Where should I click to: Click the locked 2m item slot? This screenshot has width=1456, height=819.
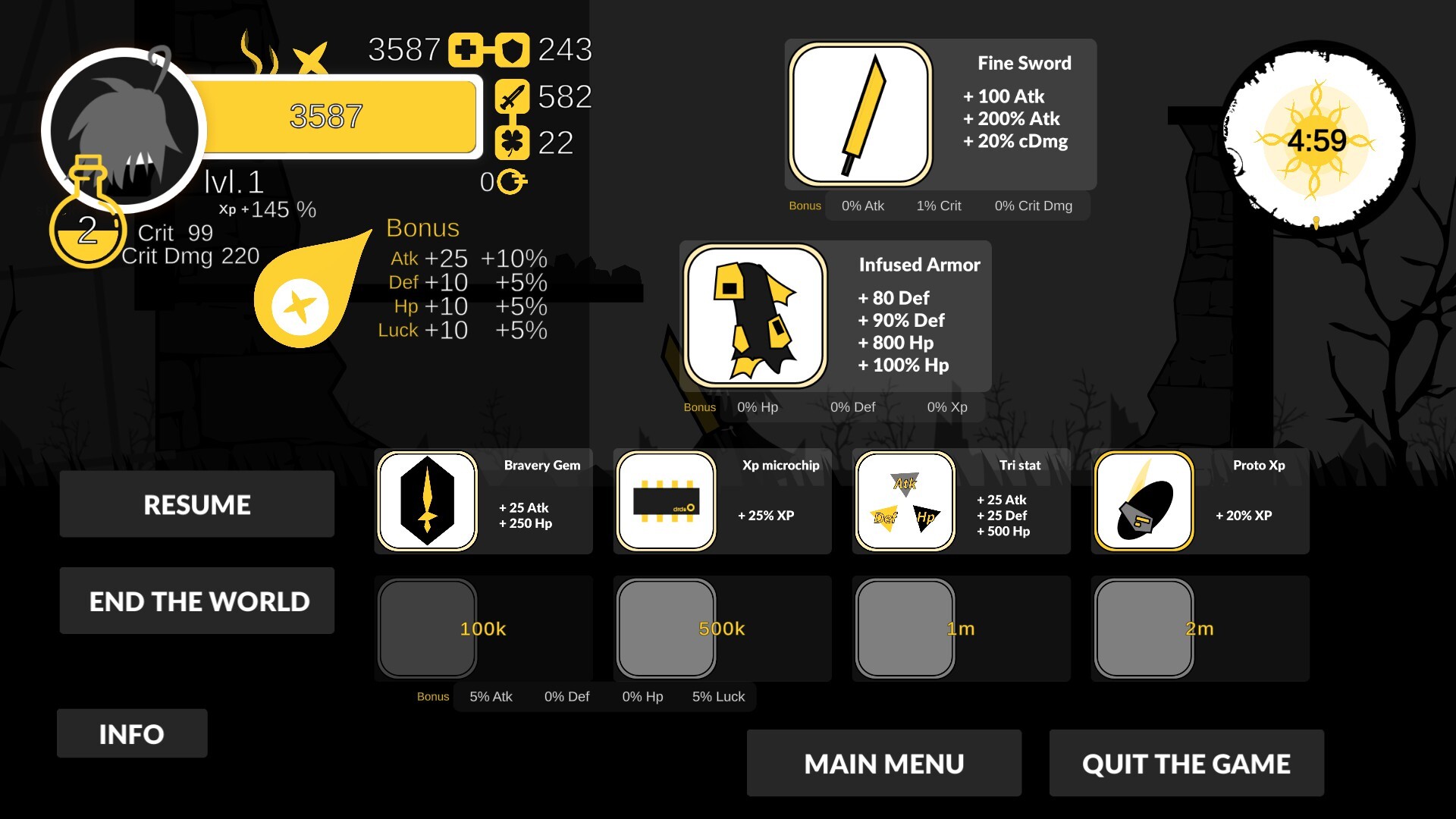(x=1144, y=629)
